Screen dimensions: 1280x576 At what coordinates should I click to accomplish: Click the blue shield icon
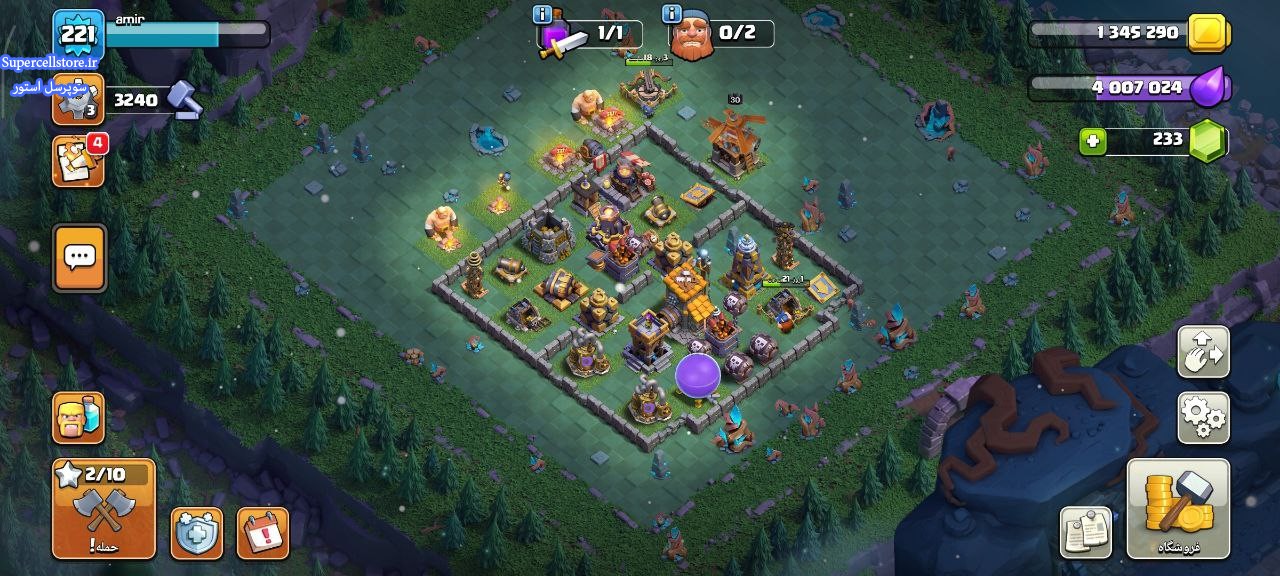(x=197, y=533)
